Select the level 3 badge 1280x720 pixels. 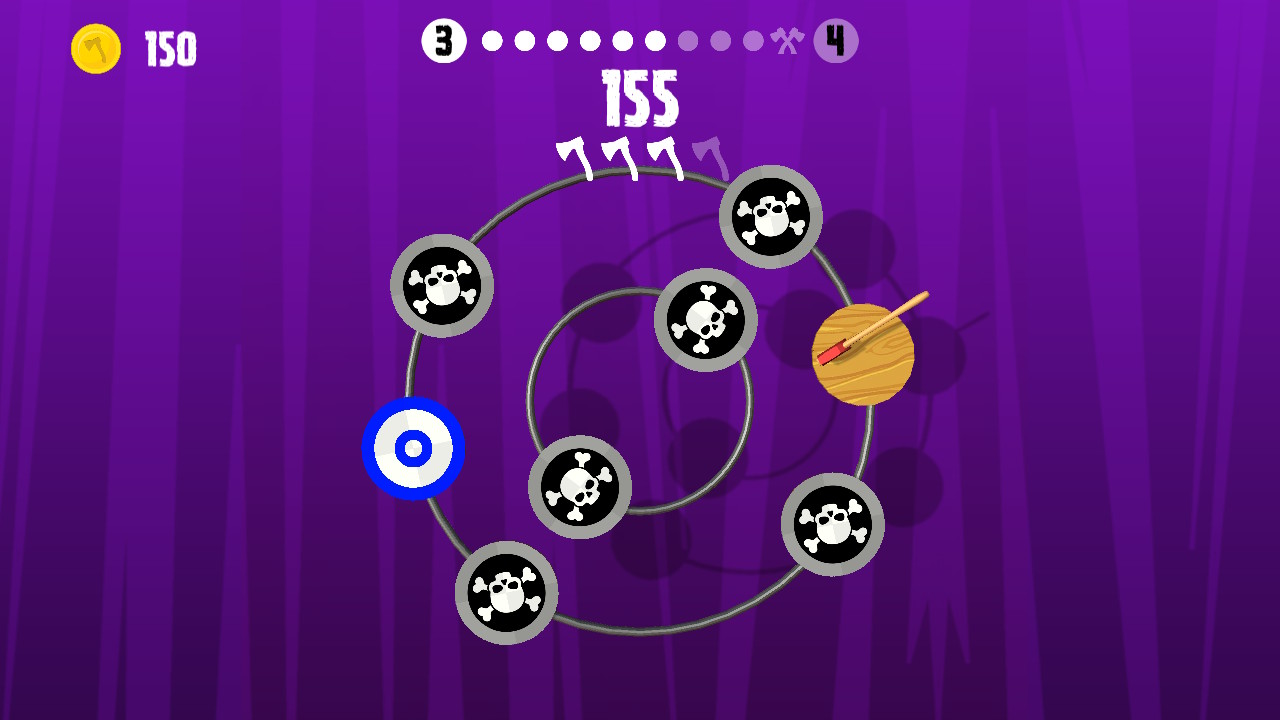(x=445, y=41)
